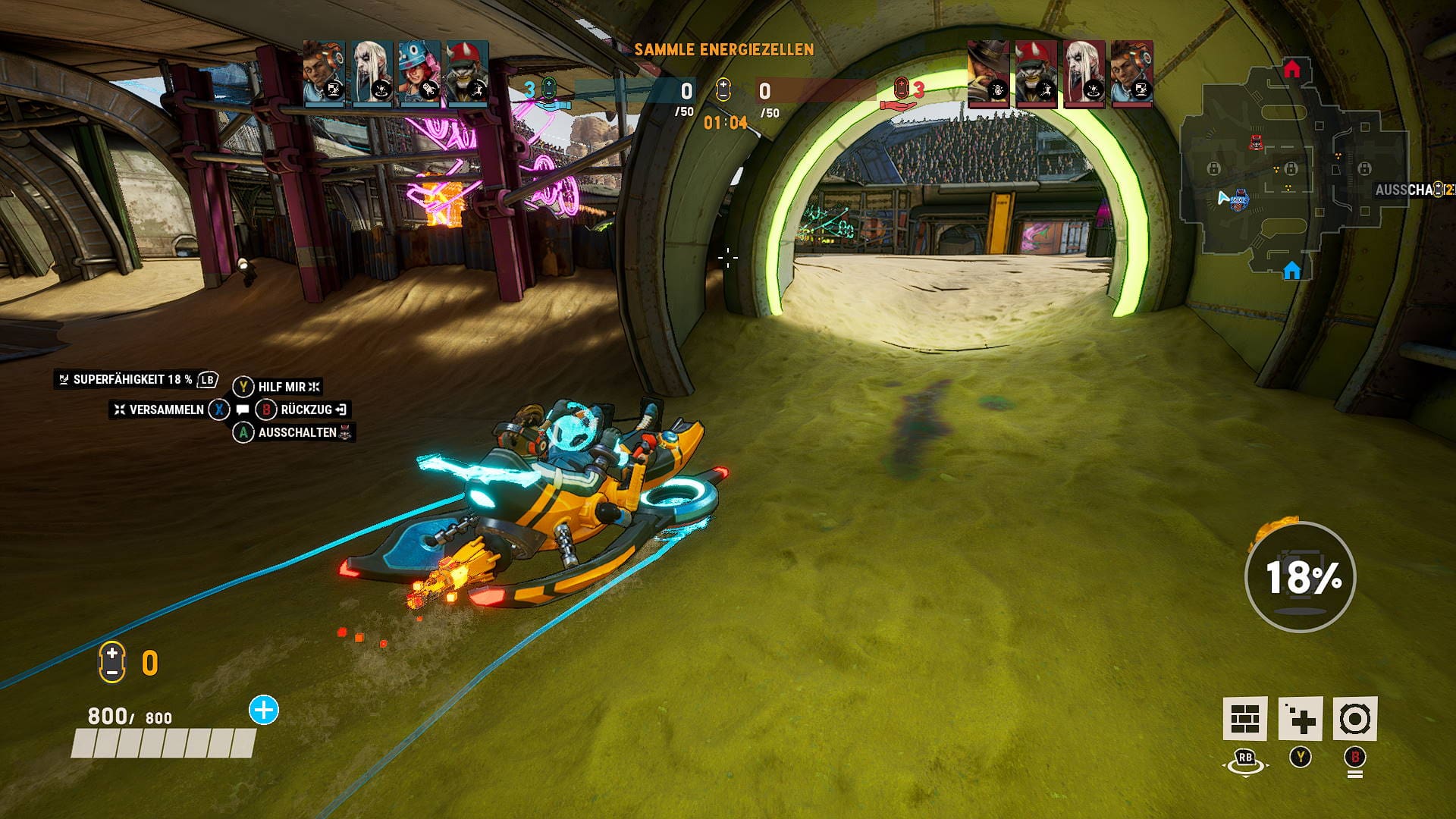
Task: Select blue team's red horned helmet portrait
Action: click(x=467, y=72)
